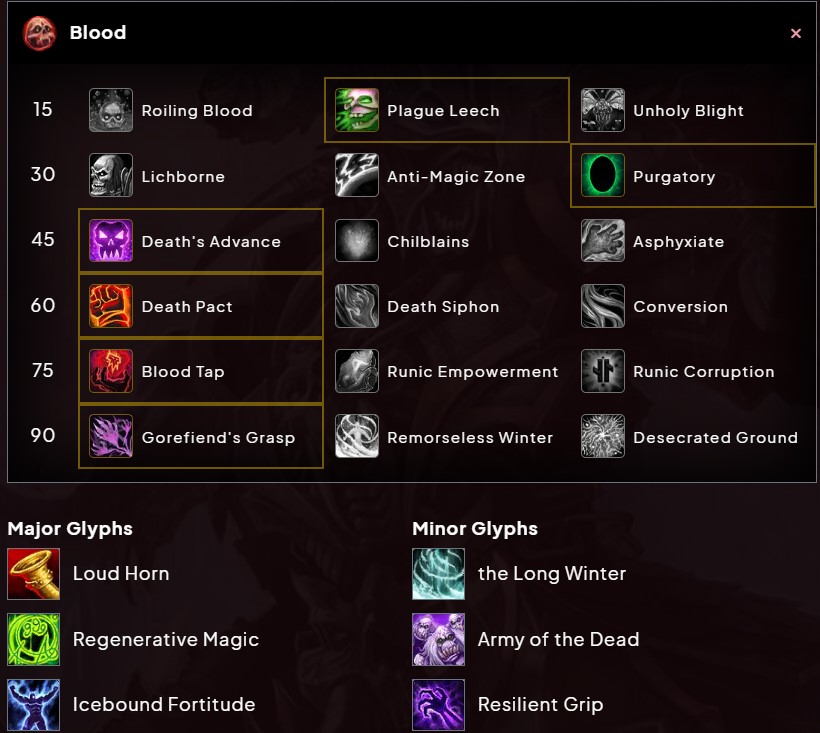Select the Army of the Dead glyph
Image resolution: width=820 pixels, height=733 pixels.
point(558,640)
